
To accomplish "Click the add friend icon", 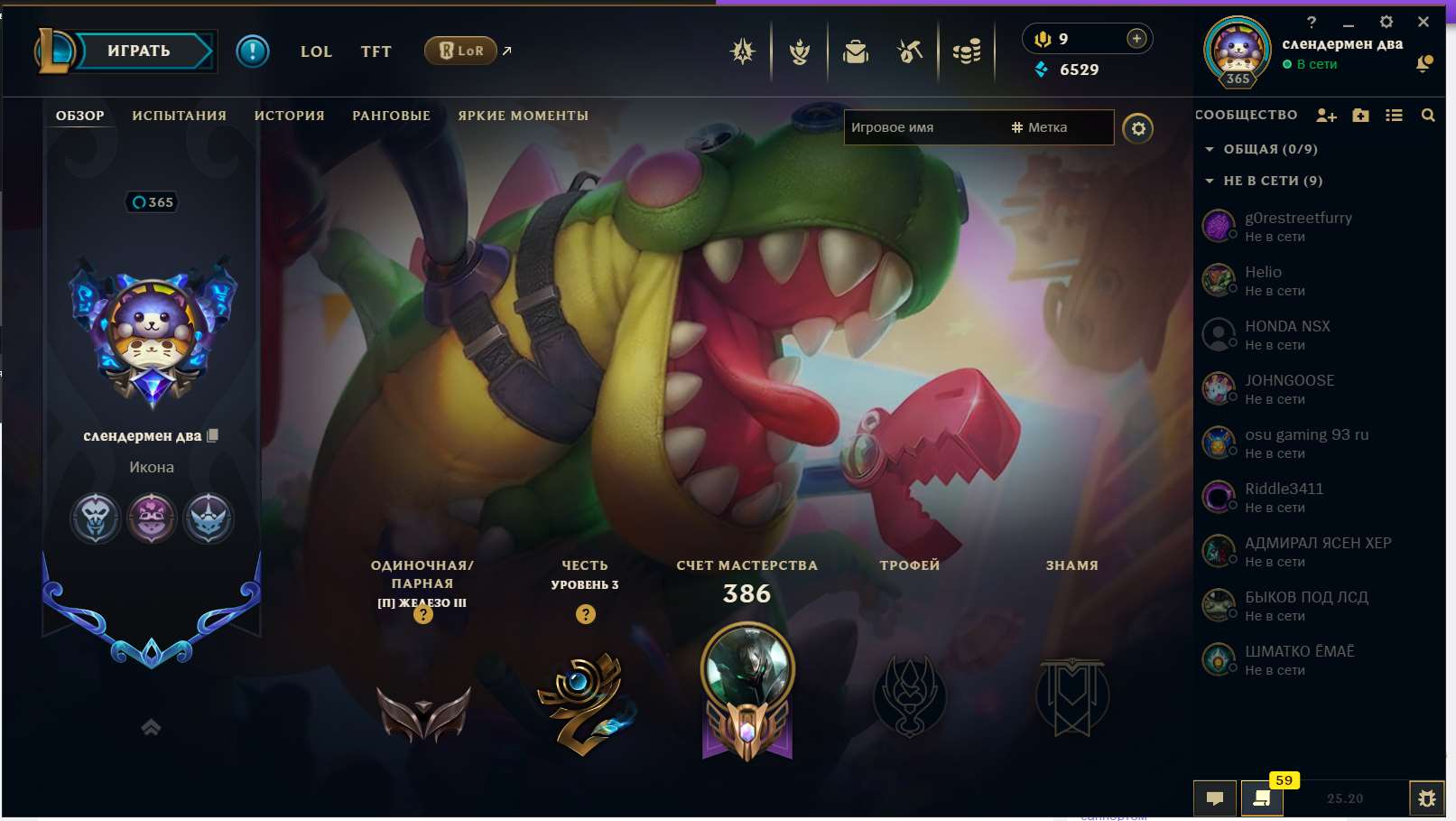I will pos(1326,116).
